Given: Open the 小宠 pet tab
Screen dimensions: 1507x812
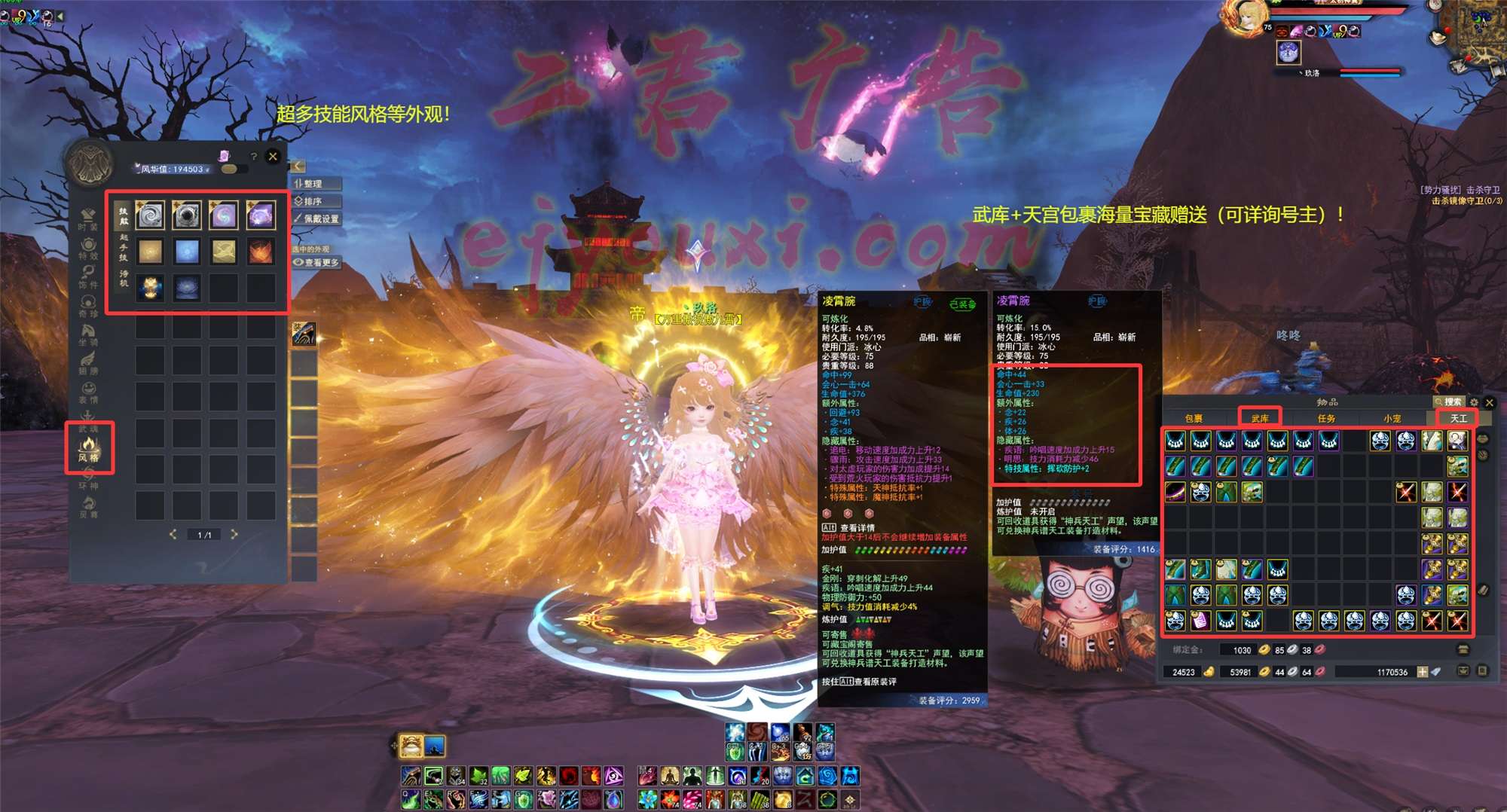Looking at the screenshot, I should pos(1392,418).
